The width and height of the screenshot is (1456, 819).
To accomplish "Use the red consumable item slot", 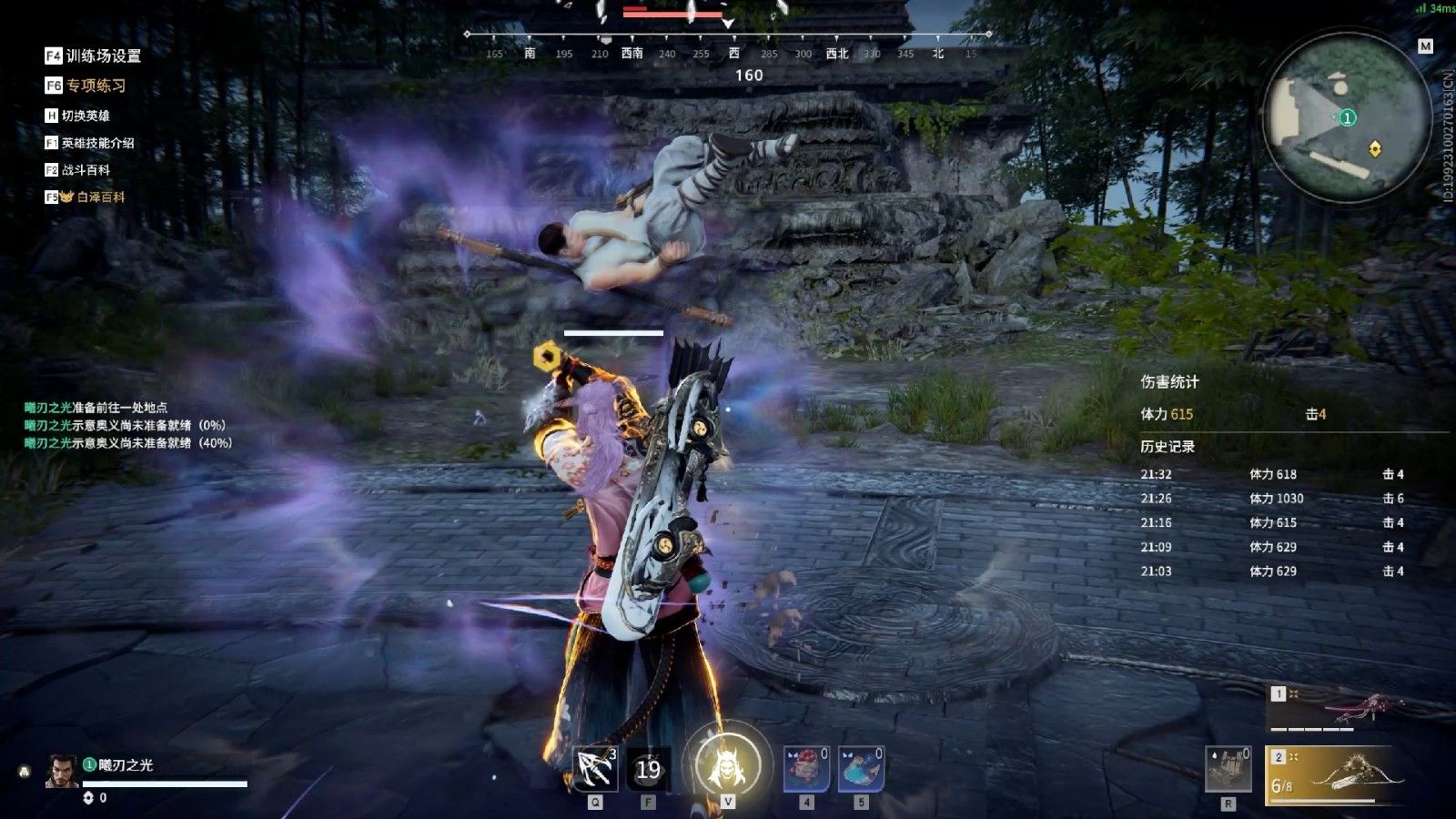I will (x=806, y=769).
